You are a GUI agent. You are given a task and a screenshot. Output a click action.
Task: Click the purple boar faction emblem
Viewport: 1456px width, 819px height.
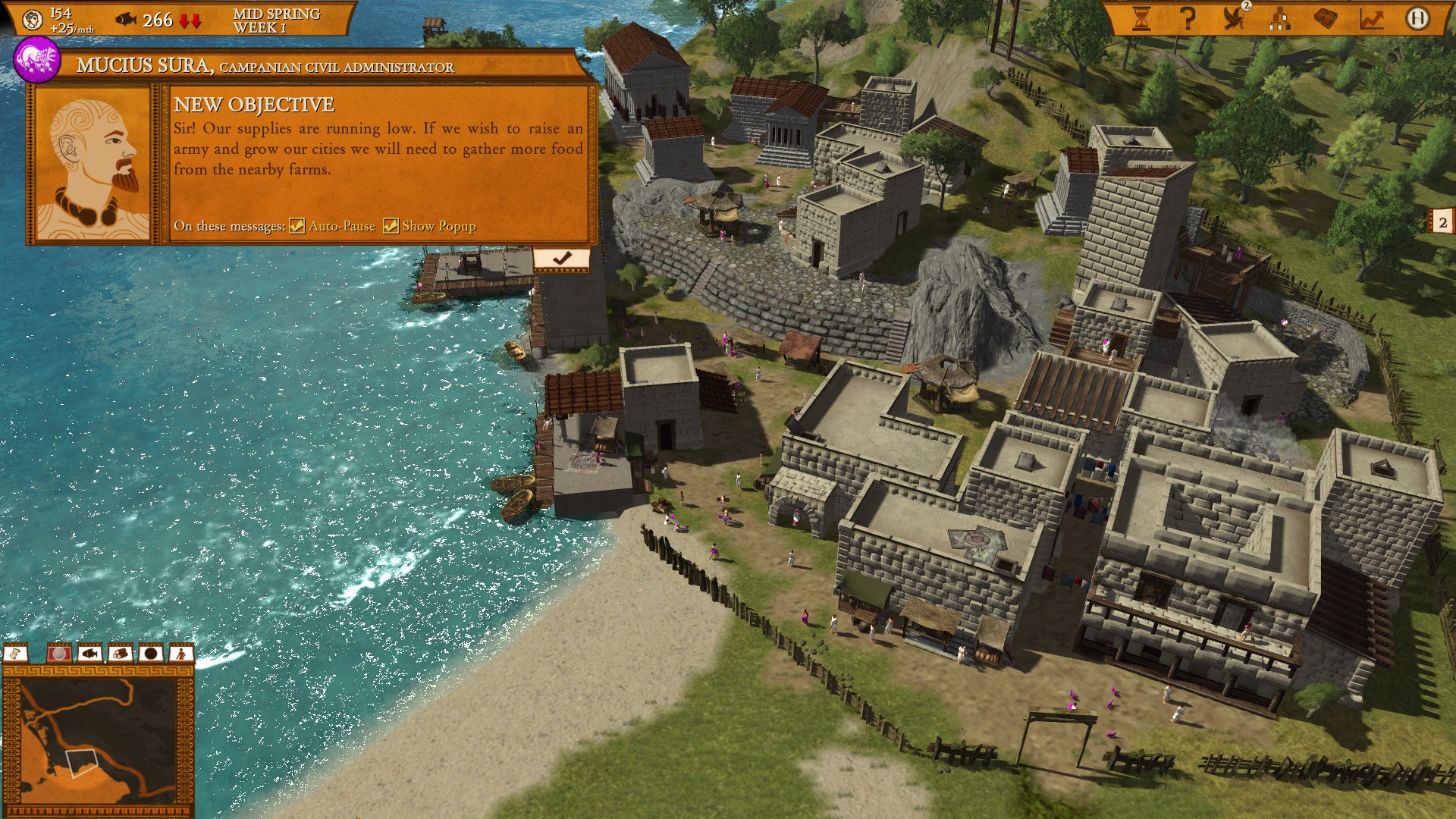[36, 61]
